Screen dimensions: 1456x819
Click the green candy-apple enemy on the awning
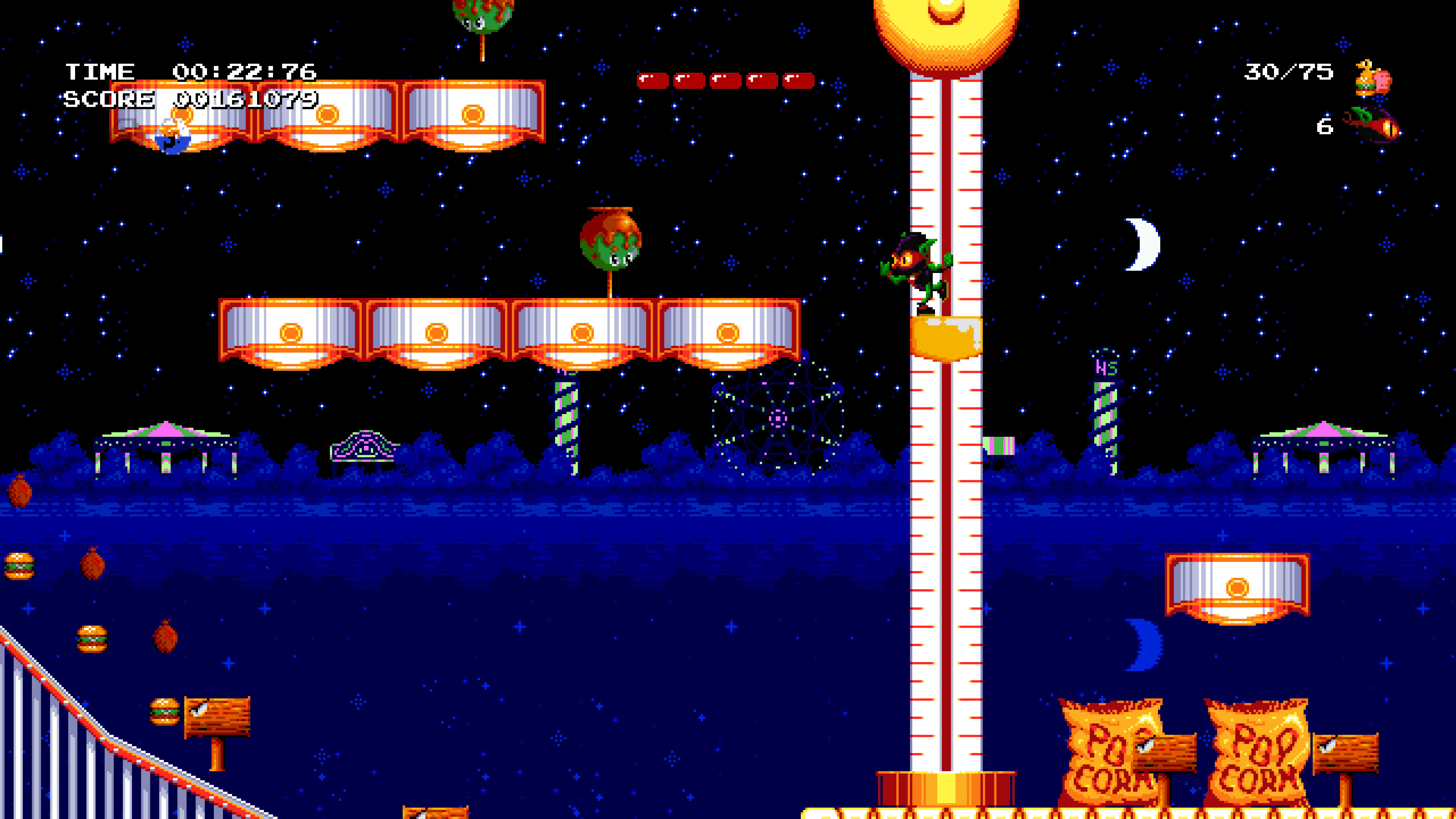[610, 254]
